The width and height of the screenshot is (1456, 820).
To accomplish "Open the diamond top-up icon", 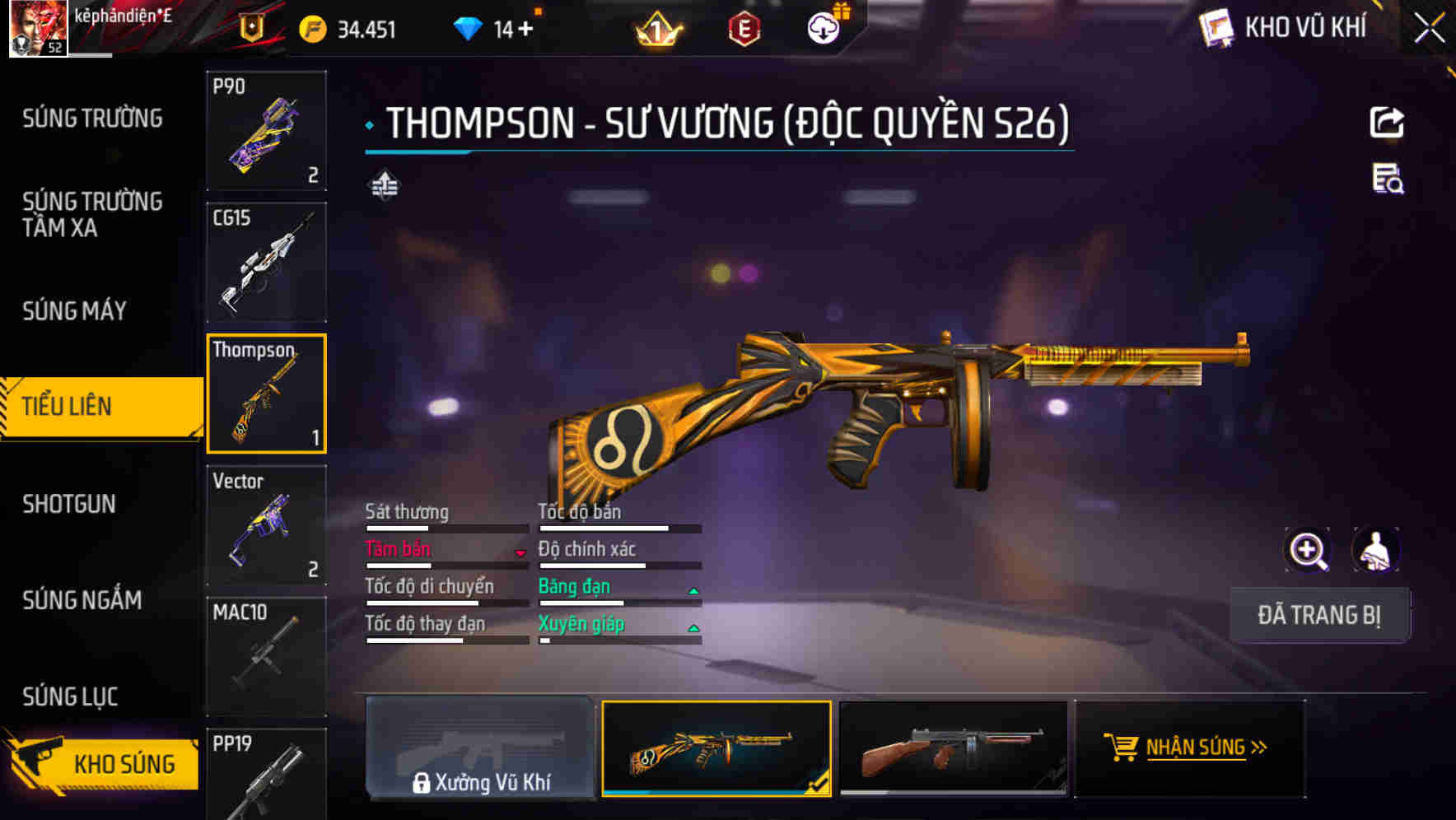I will click(x=469, y=27).
